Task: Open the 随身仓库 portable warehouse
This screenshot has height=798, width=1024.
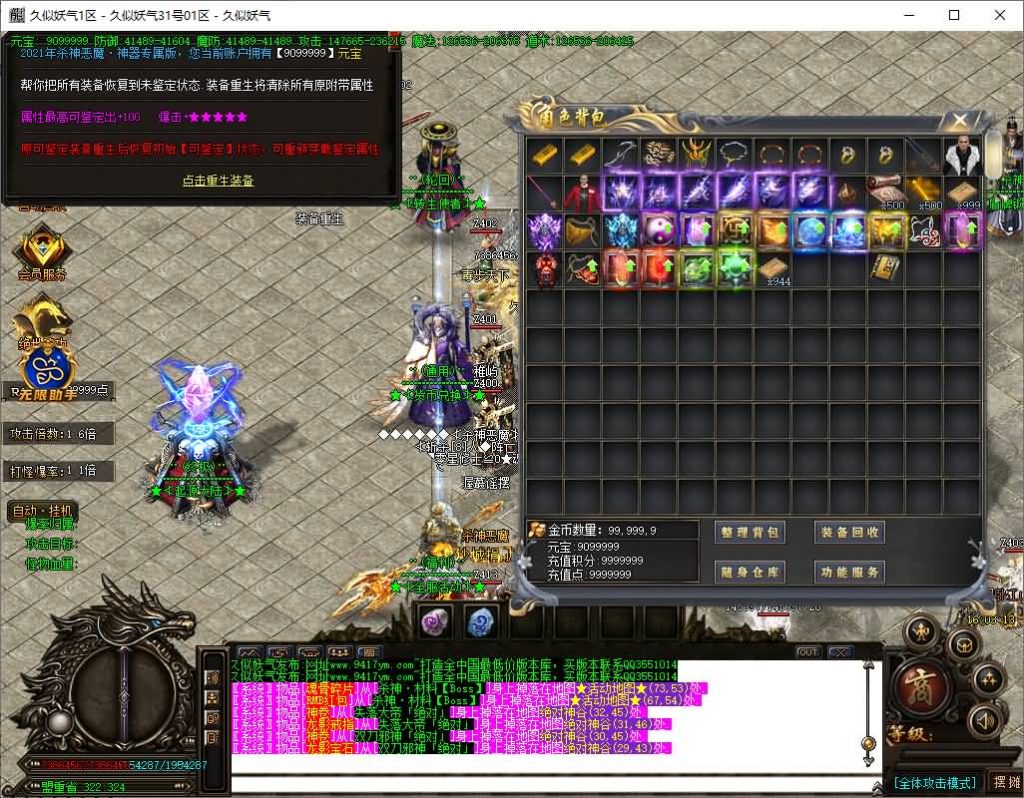Action: tap(750, 572)
